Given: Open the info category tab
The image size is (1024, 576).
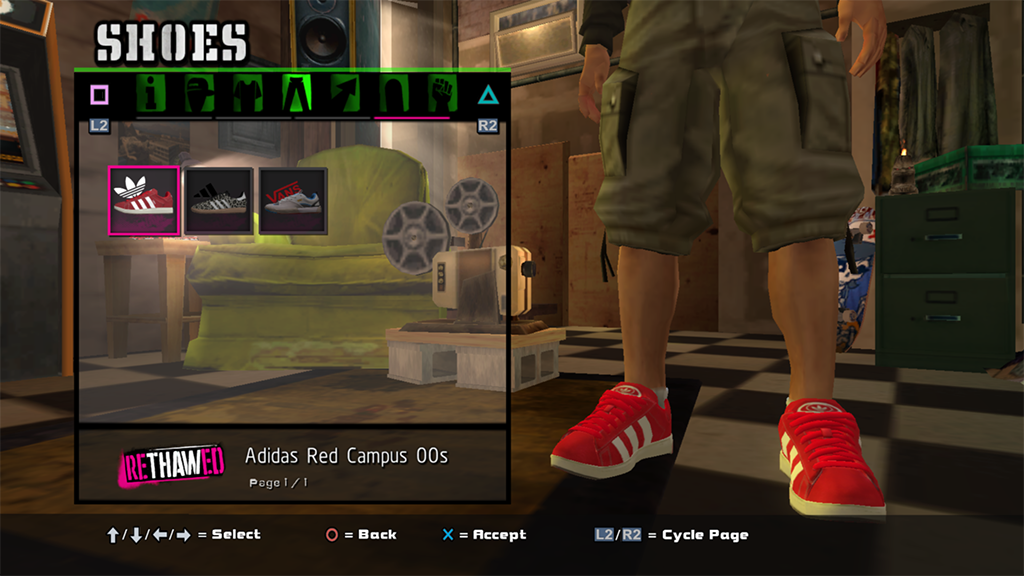Looking at the screenshot, I should tap(151, 94).
